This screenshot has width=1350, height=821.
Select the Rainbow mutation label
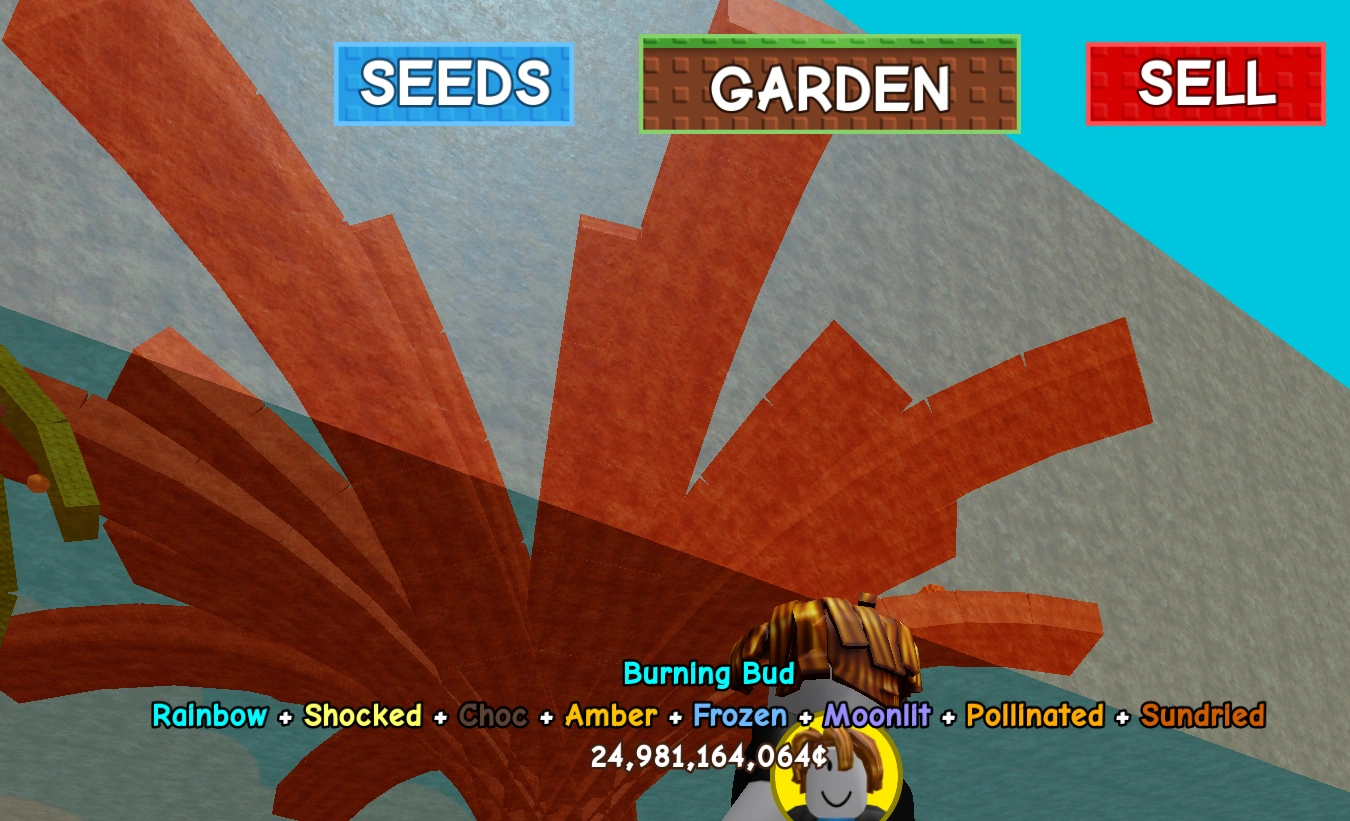tap(210, 716)
